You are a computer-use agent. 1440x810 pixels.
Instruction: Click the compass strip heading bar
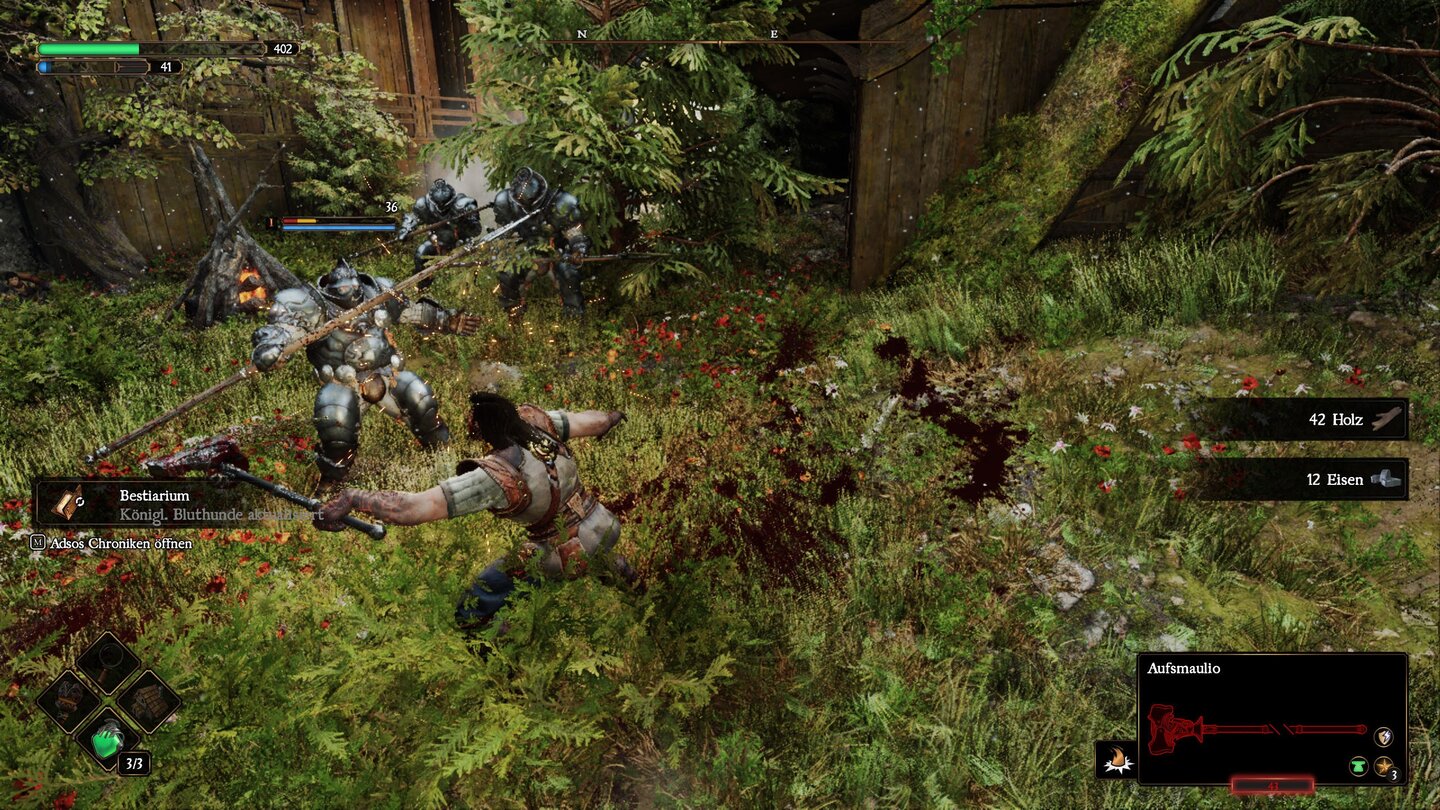720,40
